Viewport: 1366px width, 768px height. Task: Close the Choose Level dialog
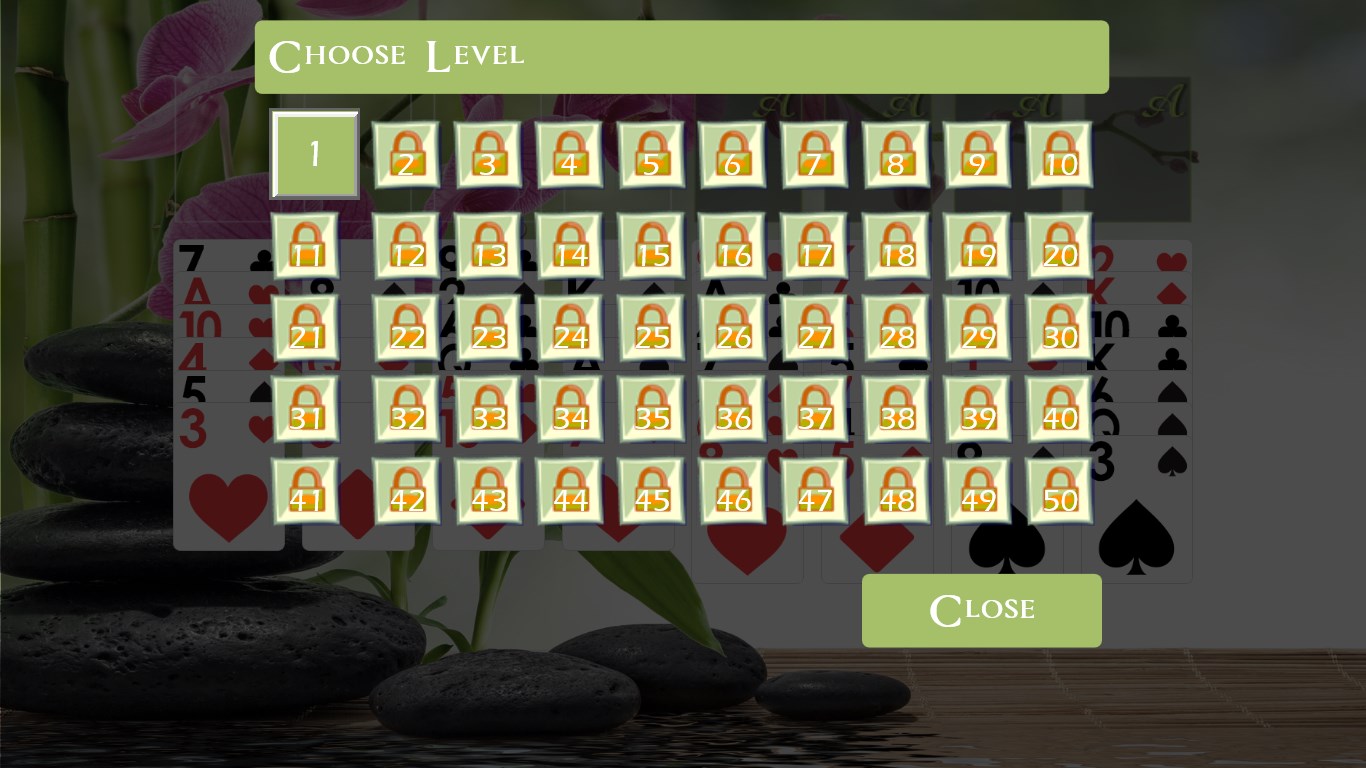(x=981, y=610)
